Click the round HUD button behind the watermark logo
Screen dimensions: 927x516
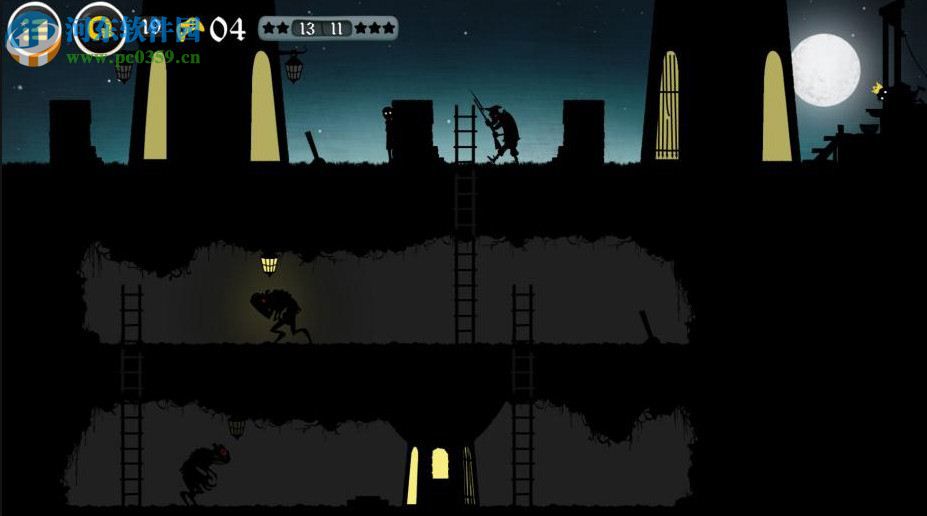pos(34,27)
